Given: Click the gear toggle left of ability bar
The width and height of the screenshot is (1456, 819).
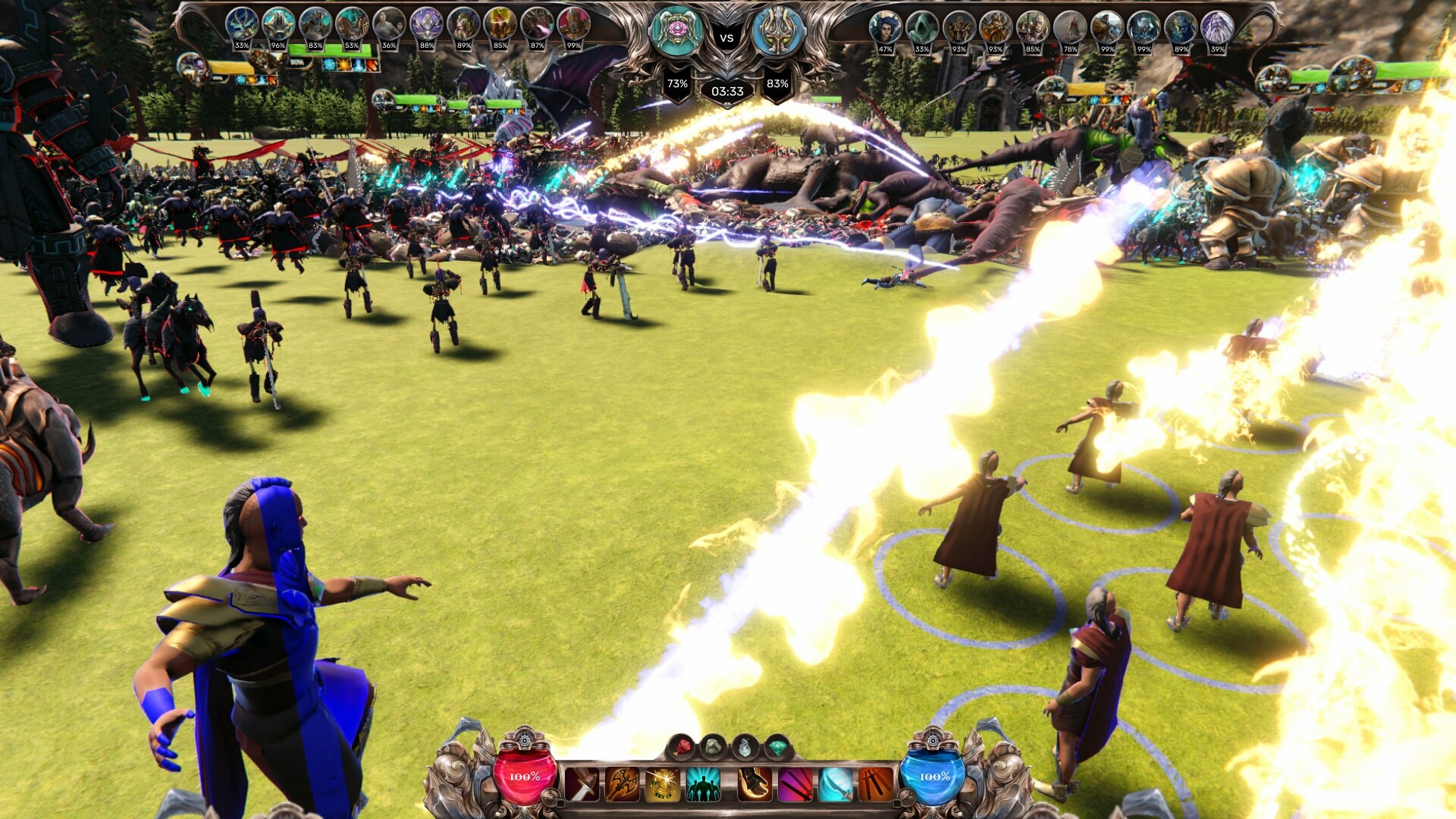Looking at the screenshot, I should point(551,796).
